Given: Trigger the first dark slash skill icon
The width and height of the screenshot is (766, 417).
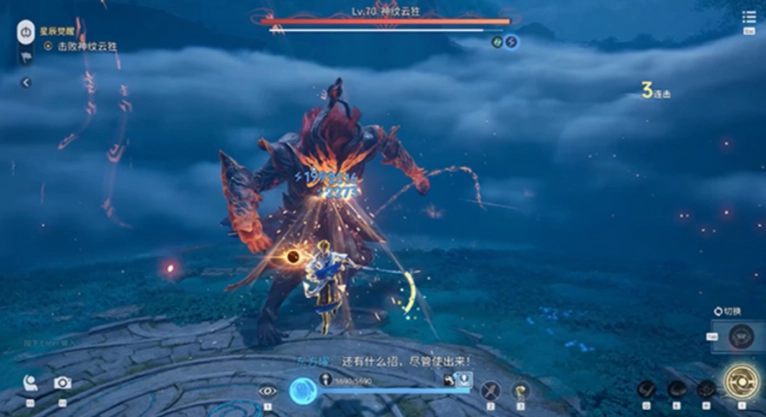Looking at the screenshot, I should pos(648,389).
